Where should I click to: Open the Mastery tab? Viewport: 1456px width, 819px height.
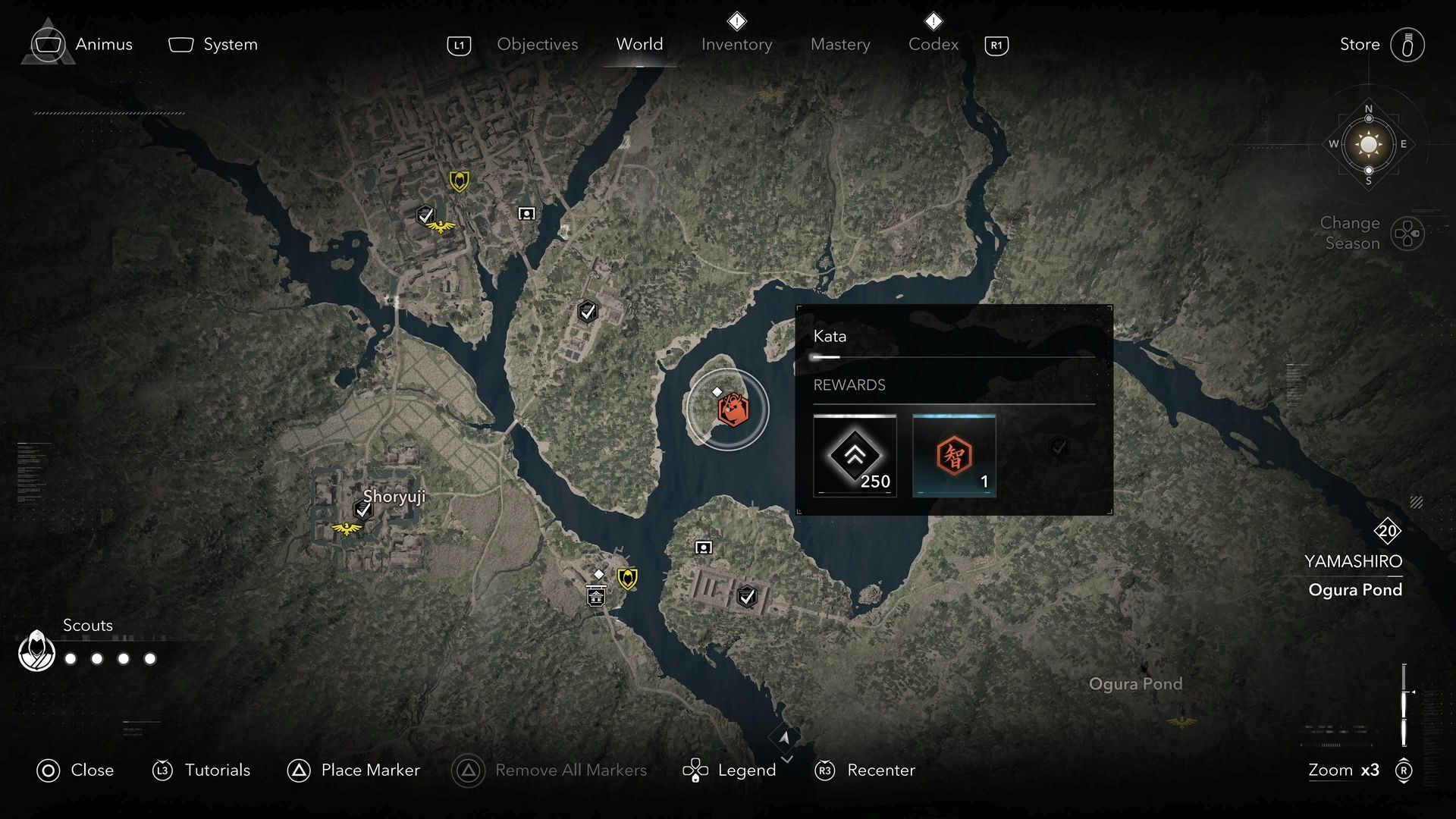pos(840,45)
